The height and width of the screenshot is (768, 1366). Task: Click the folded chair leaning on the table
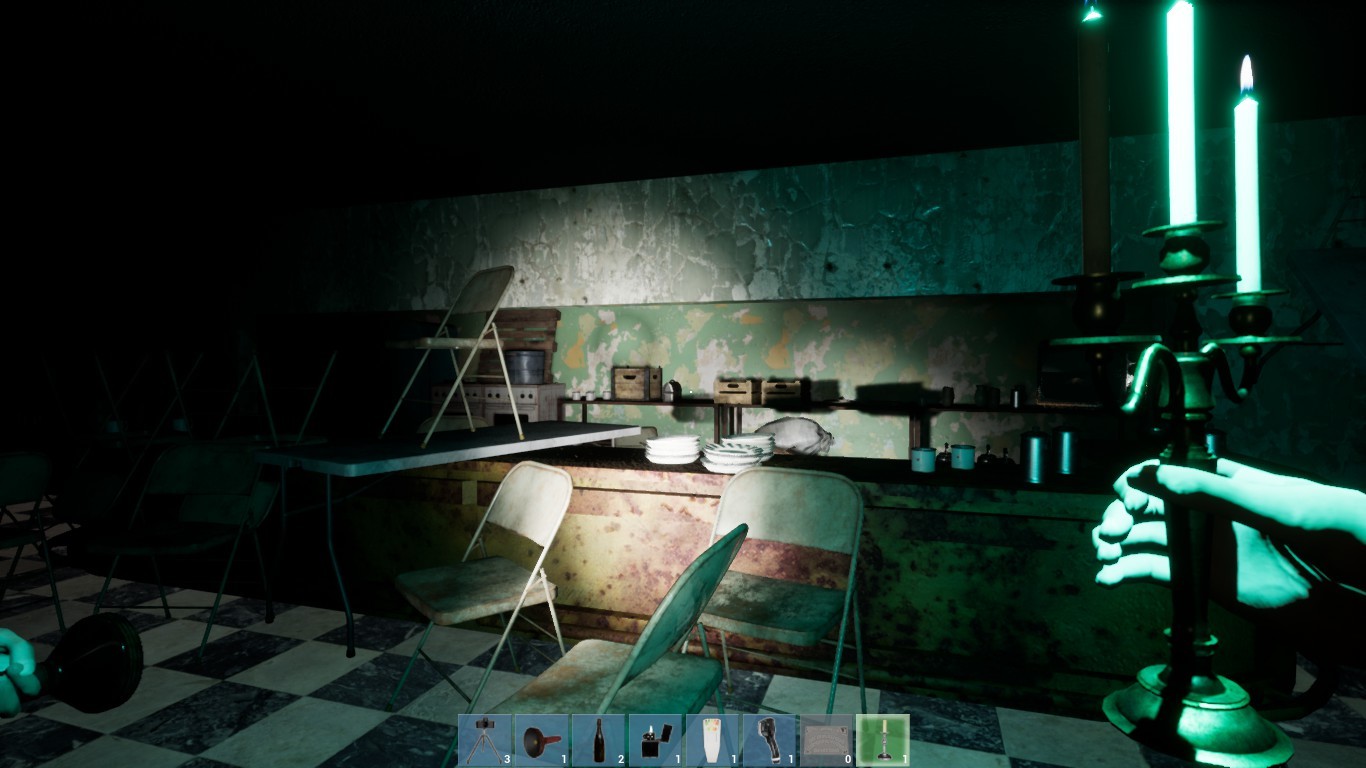coord(470,330)
